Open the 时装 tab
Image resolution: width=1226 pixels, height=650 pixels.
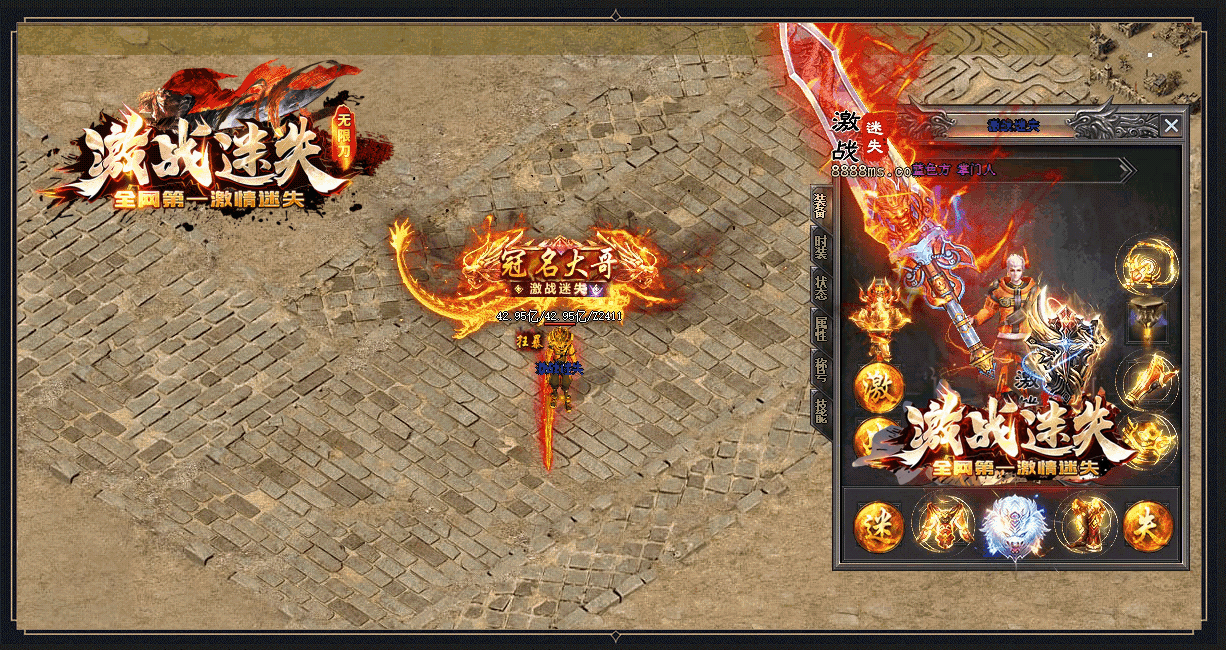tap(821, 247)
